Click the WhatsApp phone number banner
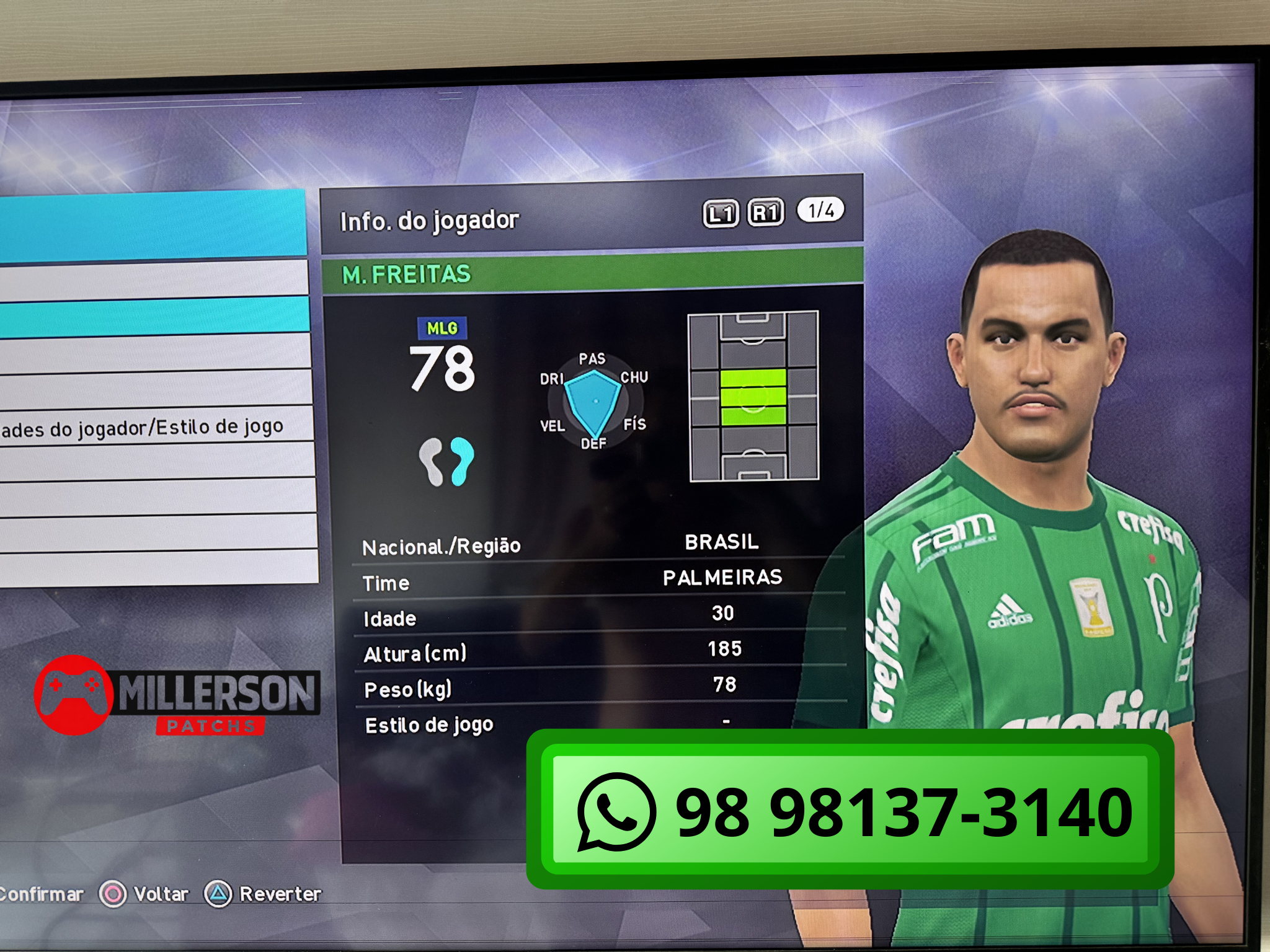The height and width of the screenshot is (952, 1270). click(x=850, y=809)
